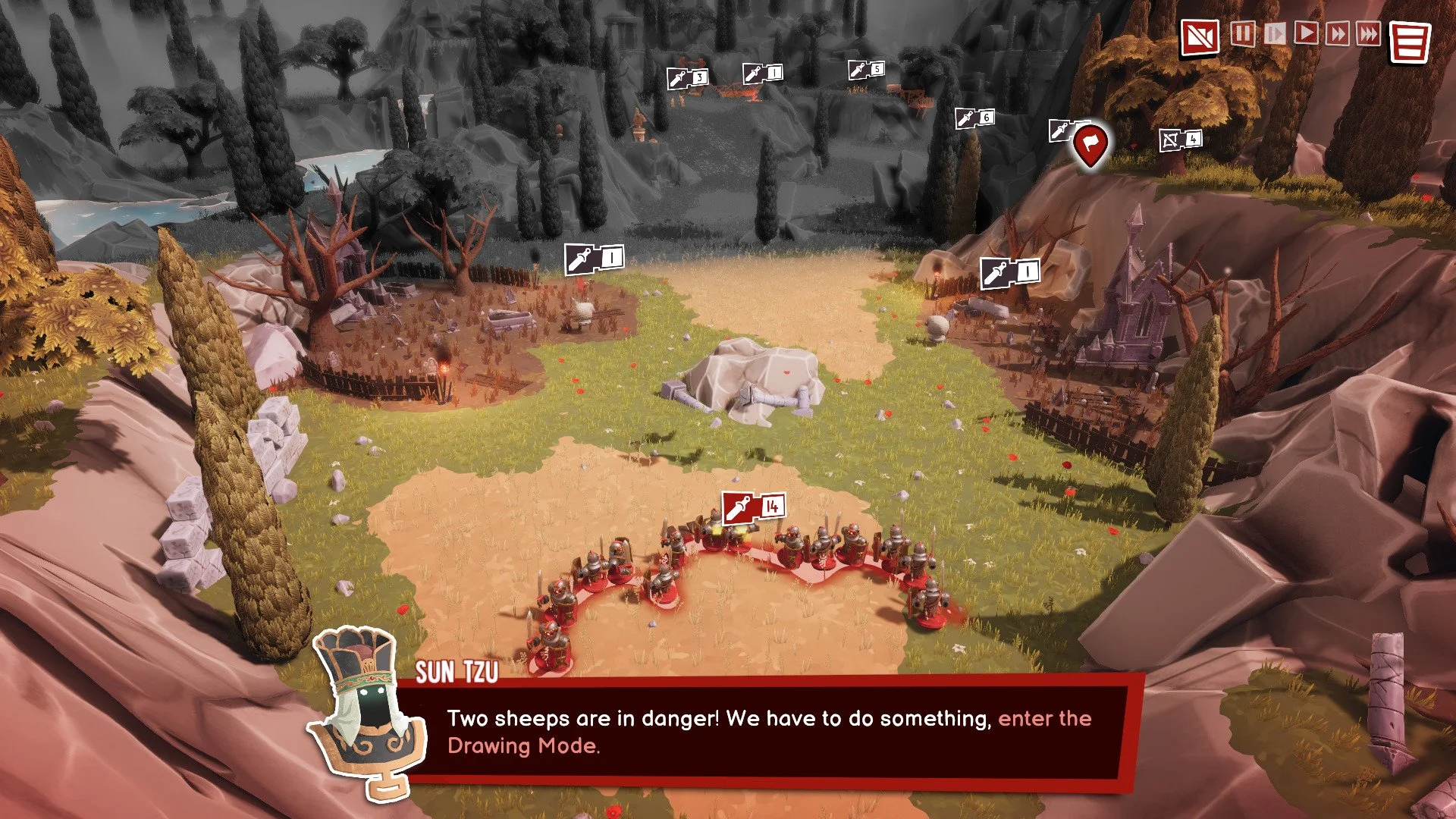
Task: Set double fast-forward speed
Action: coord(1337,34)
